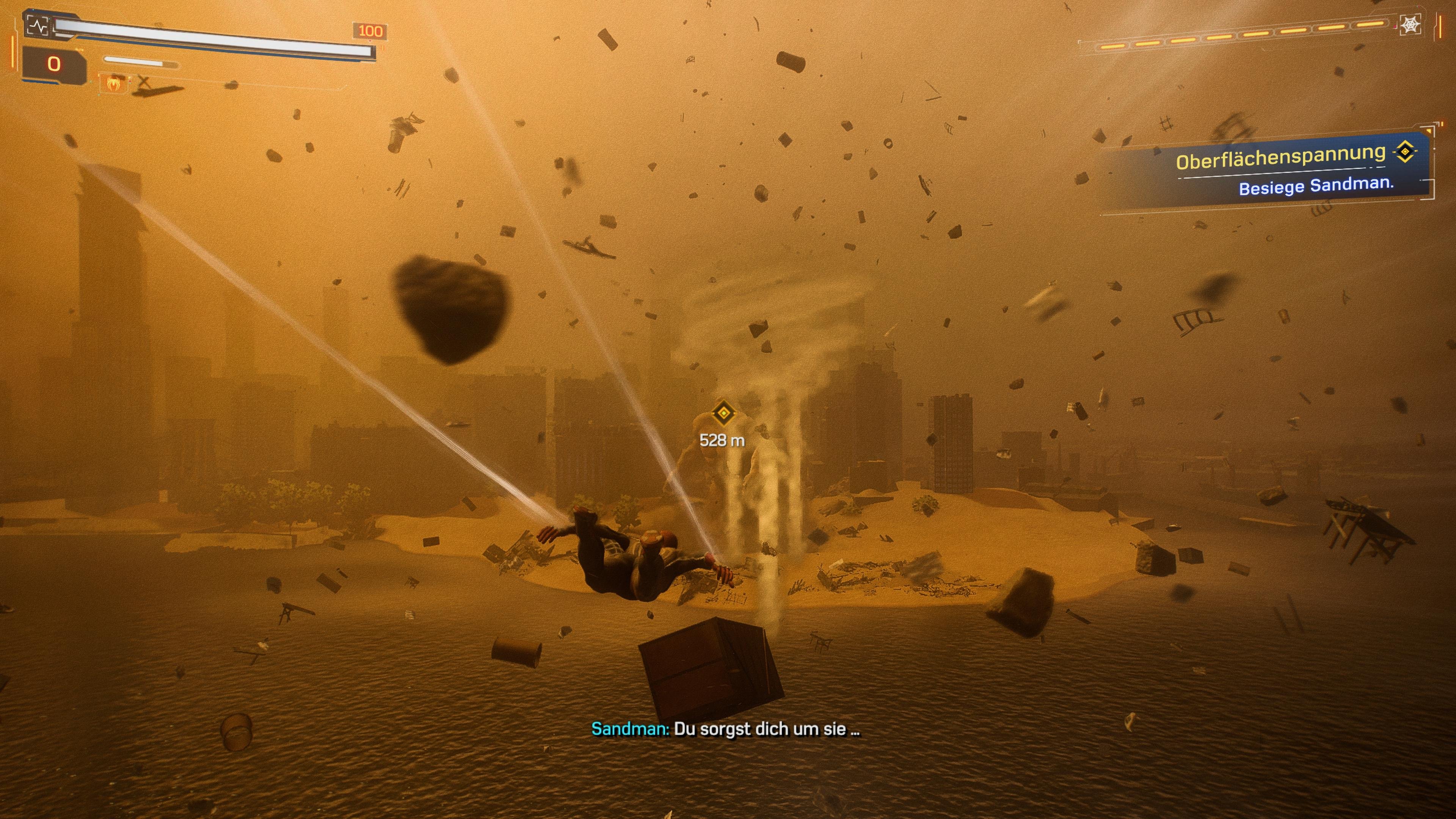Click the heartbeat monitor icon

click(38, 25)
